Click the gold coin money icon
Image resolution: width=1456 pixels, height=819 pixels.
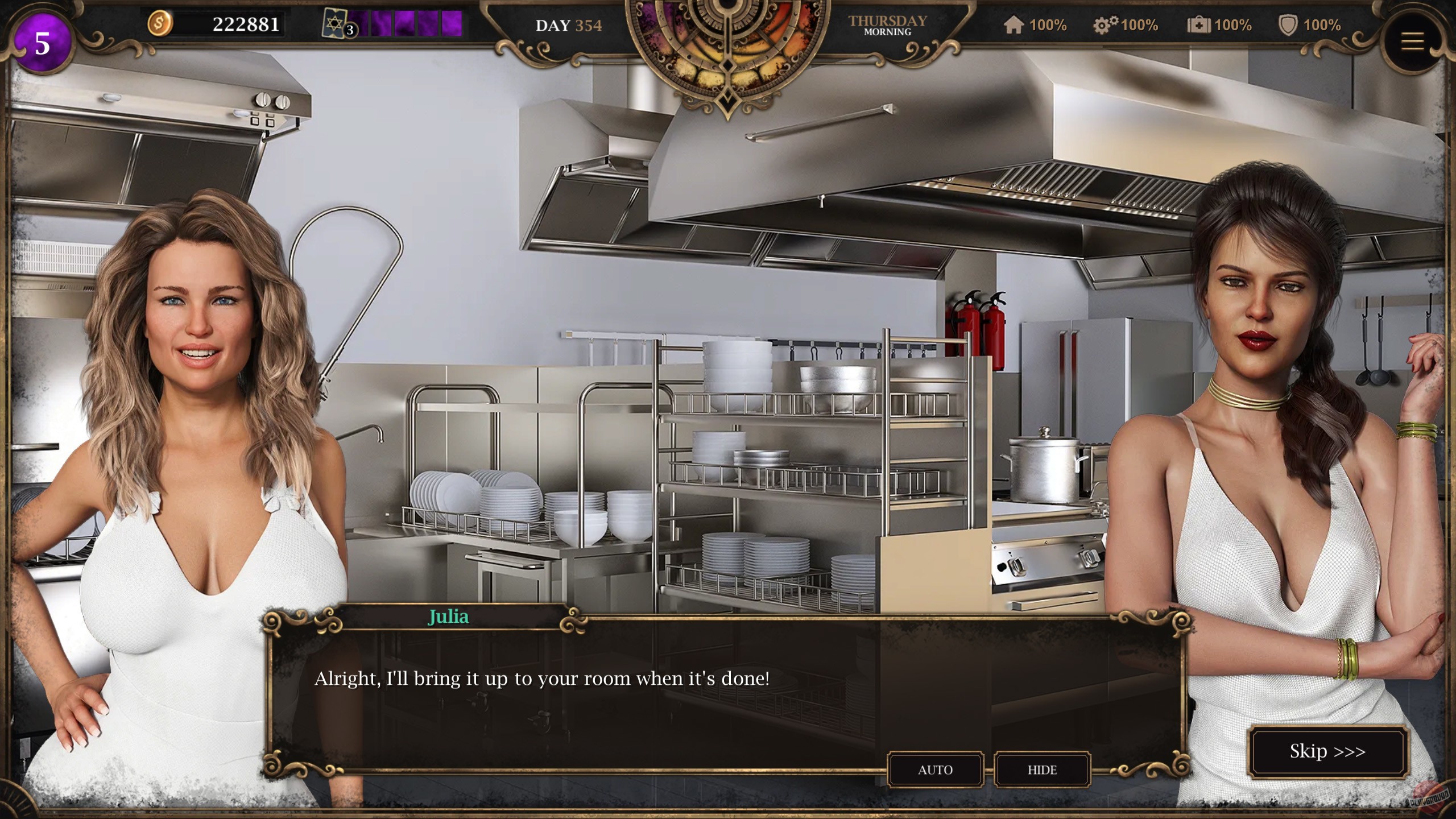tap(160, 24)
